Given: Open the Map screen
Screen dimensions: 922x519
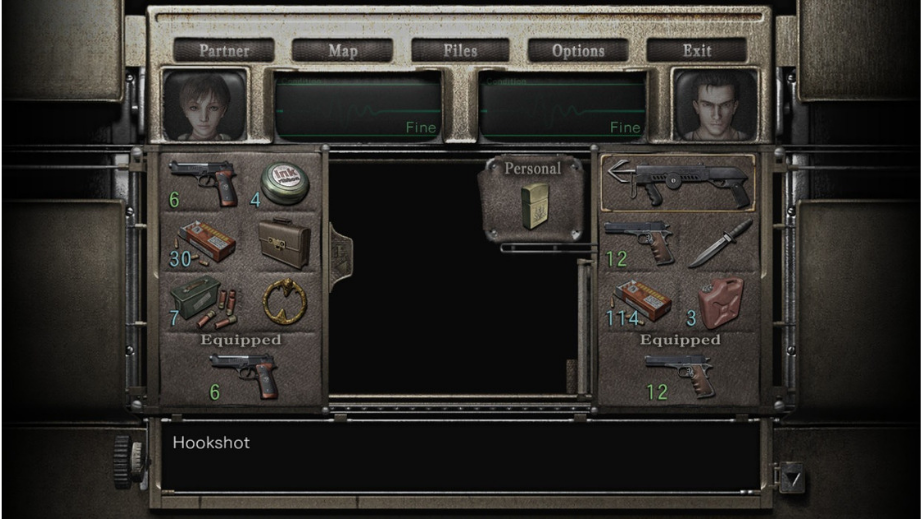Looking at the screenshot, I should [x=342, y=50].
